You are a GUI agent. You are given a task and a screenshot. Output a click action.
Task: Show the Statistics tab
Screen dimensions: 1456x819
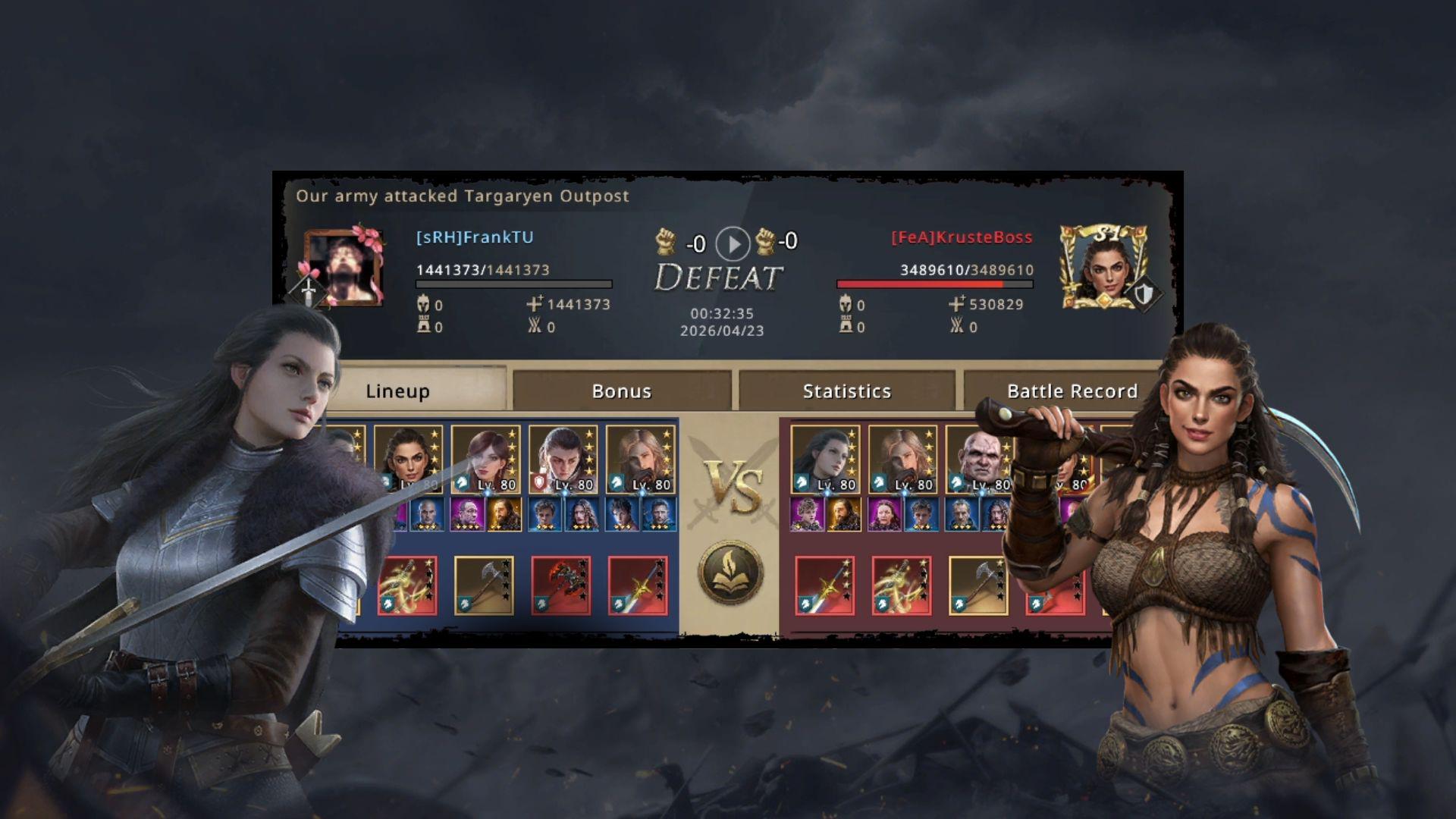click(846, 391)
